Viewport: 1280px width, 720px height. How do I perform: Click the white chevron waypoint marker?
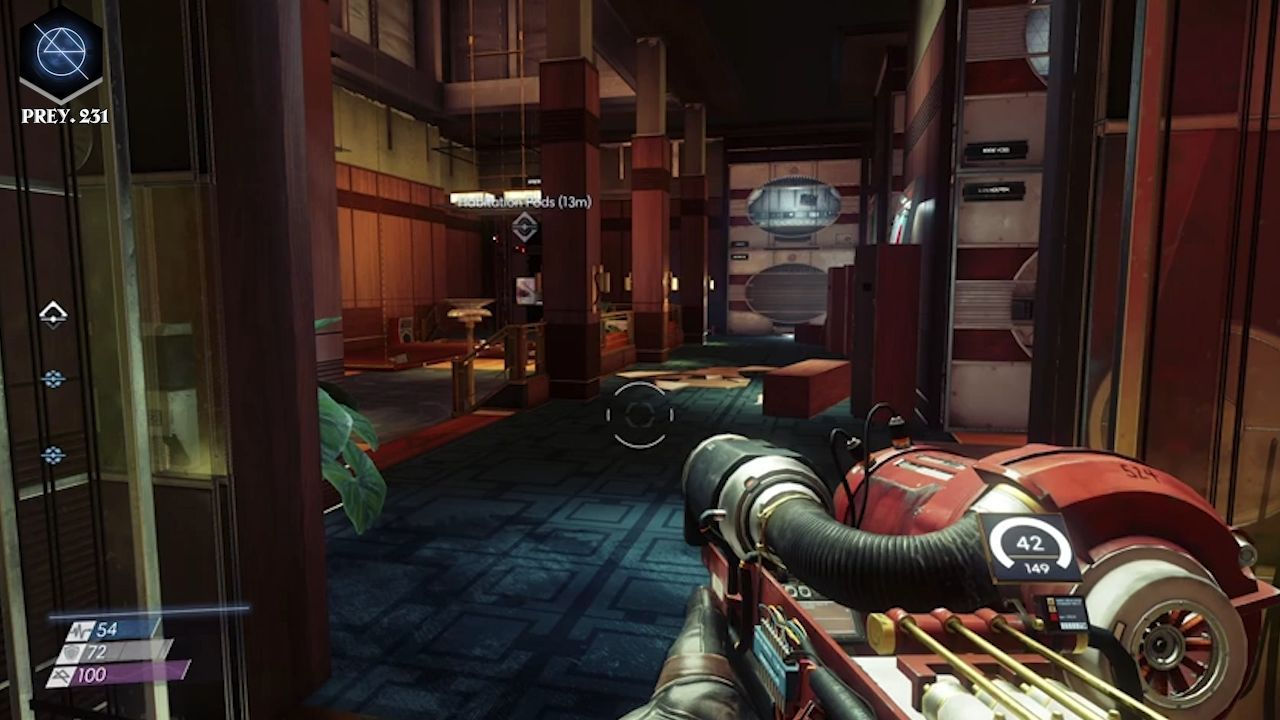pyautogui.click(x=53, y=315)
